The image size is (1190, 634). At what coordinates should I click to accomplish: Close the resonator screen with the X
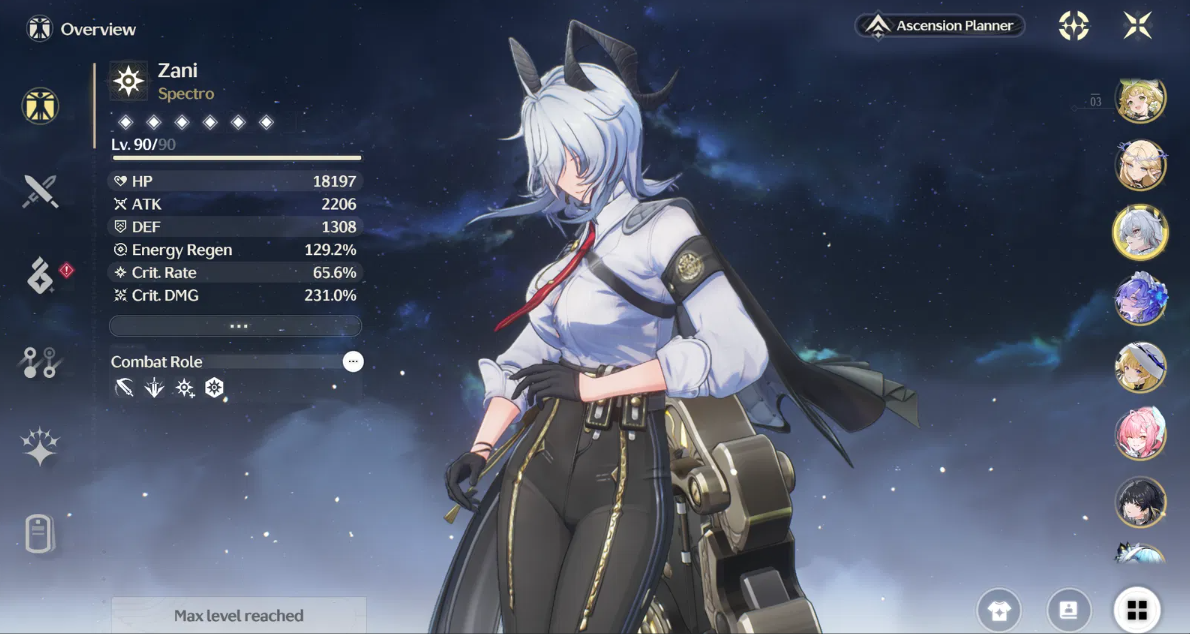tap(1138, 26)
